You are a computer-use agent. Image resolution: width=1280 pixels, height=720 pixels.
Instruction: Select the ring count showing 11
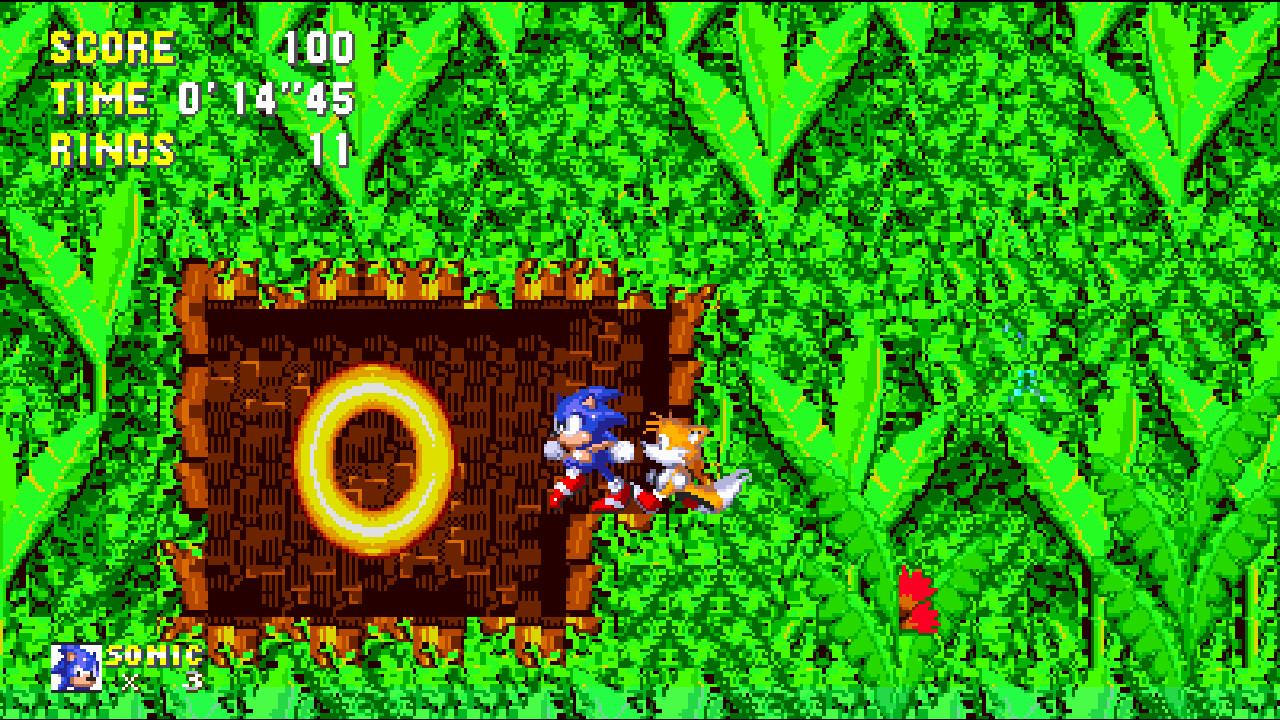[x=332, y=152]
